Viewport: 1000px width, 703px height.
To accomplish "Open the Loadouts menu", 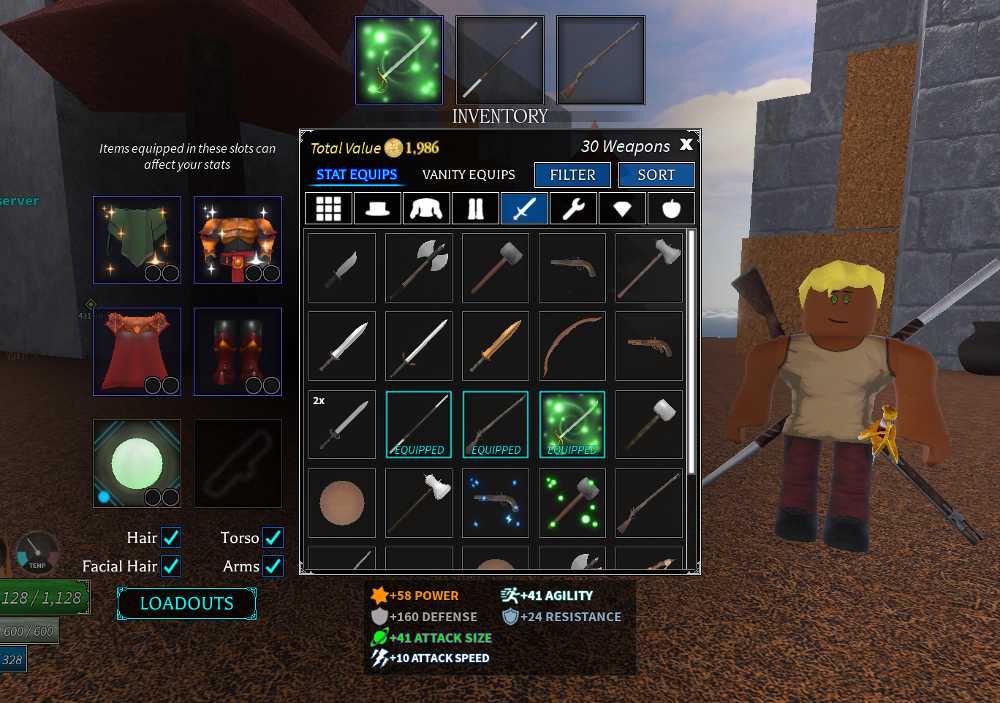I will 186,604.
